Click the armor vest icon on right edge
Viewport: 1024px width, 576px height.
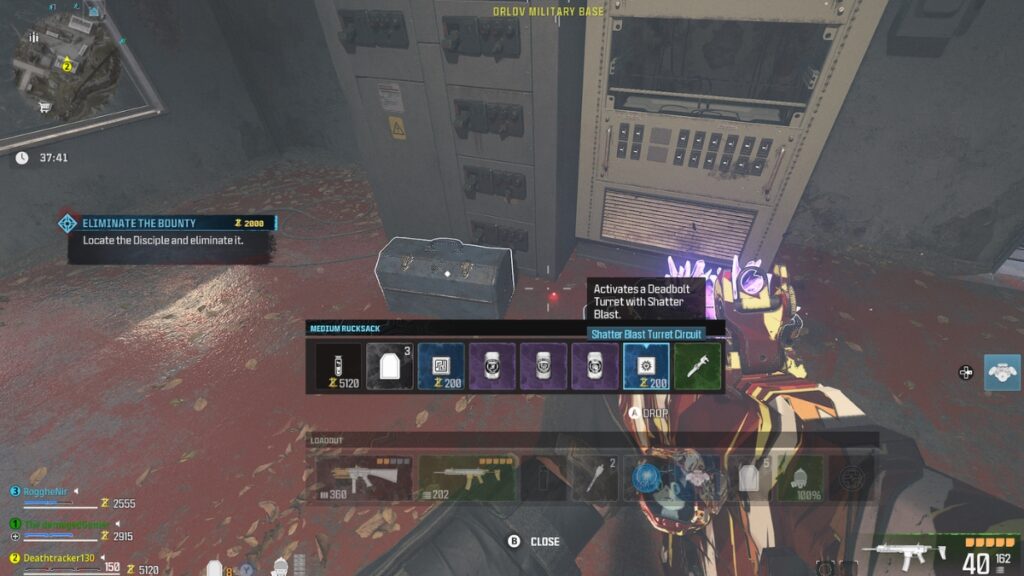coord(1002,372)
